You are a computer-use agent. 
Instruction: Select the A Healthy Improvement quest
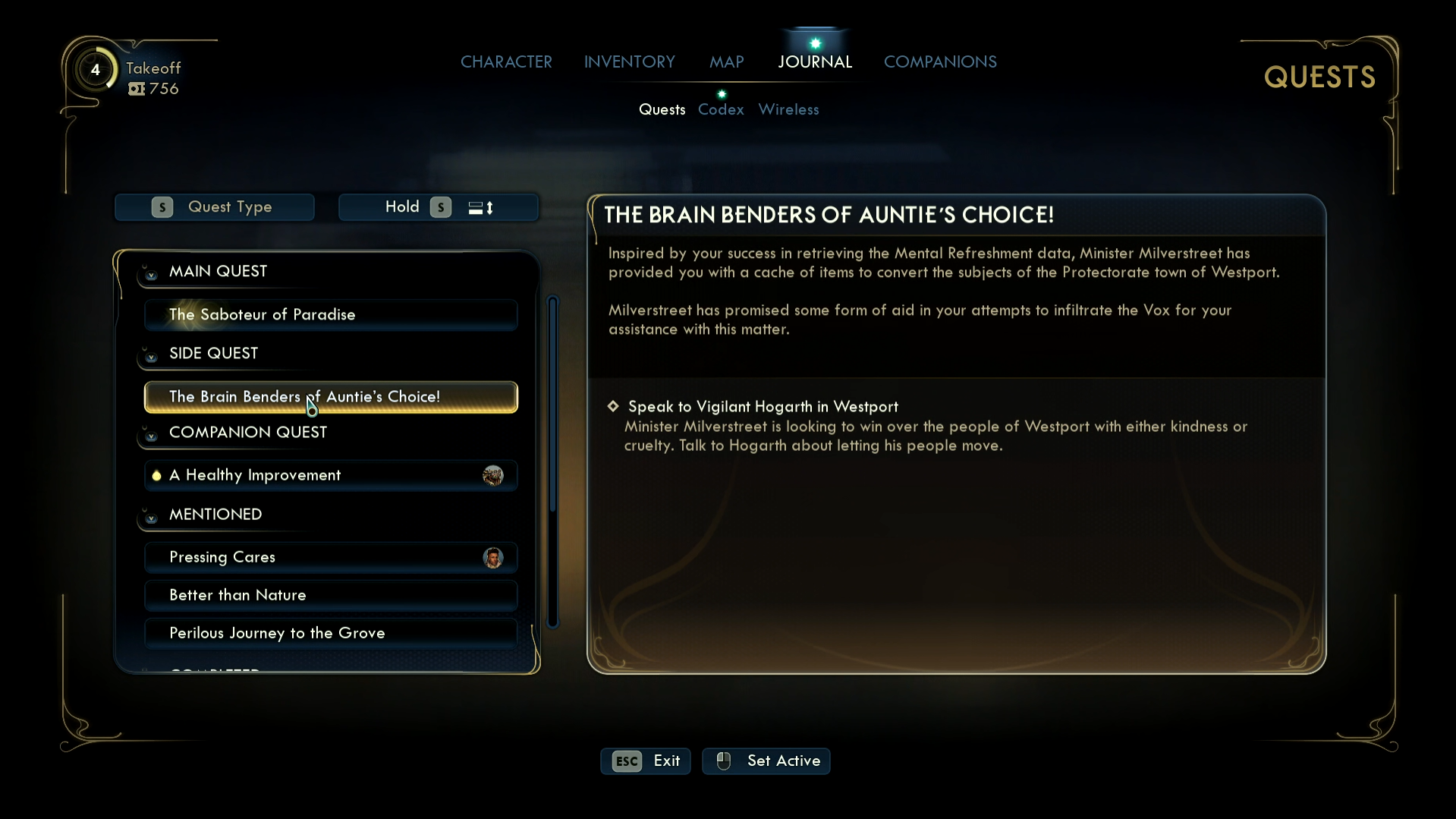click(x=331, y=475)
